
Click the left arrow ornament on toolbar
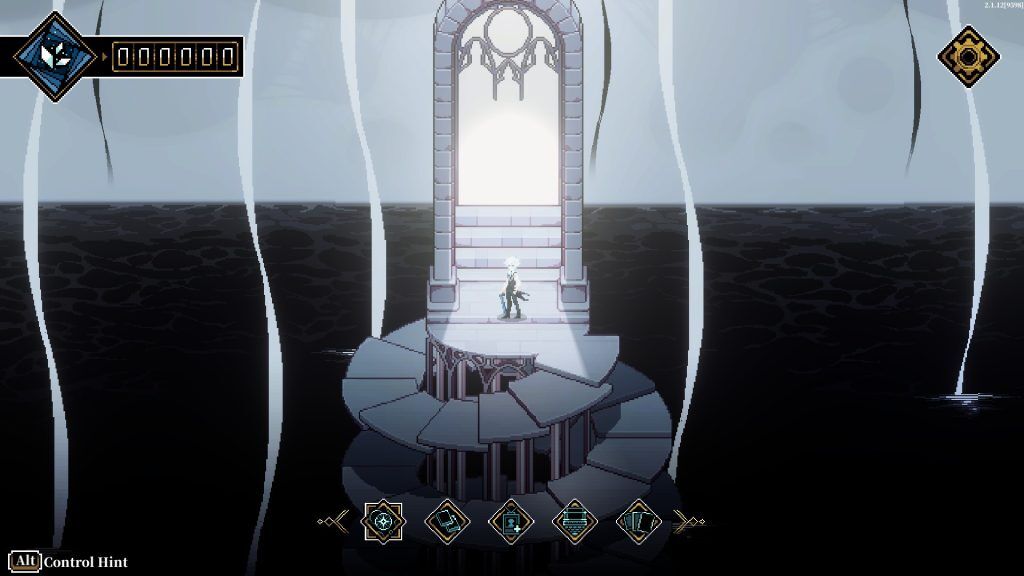pyautogui.click(x=334, y=521)
